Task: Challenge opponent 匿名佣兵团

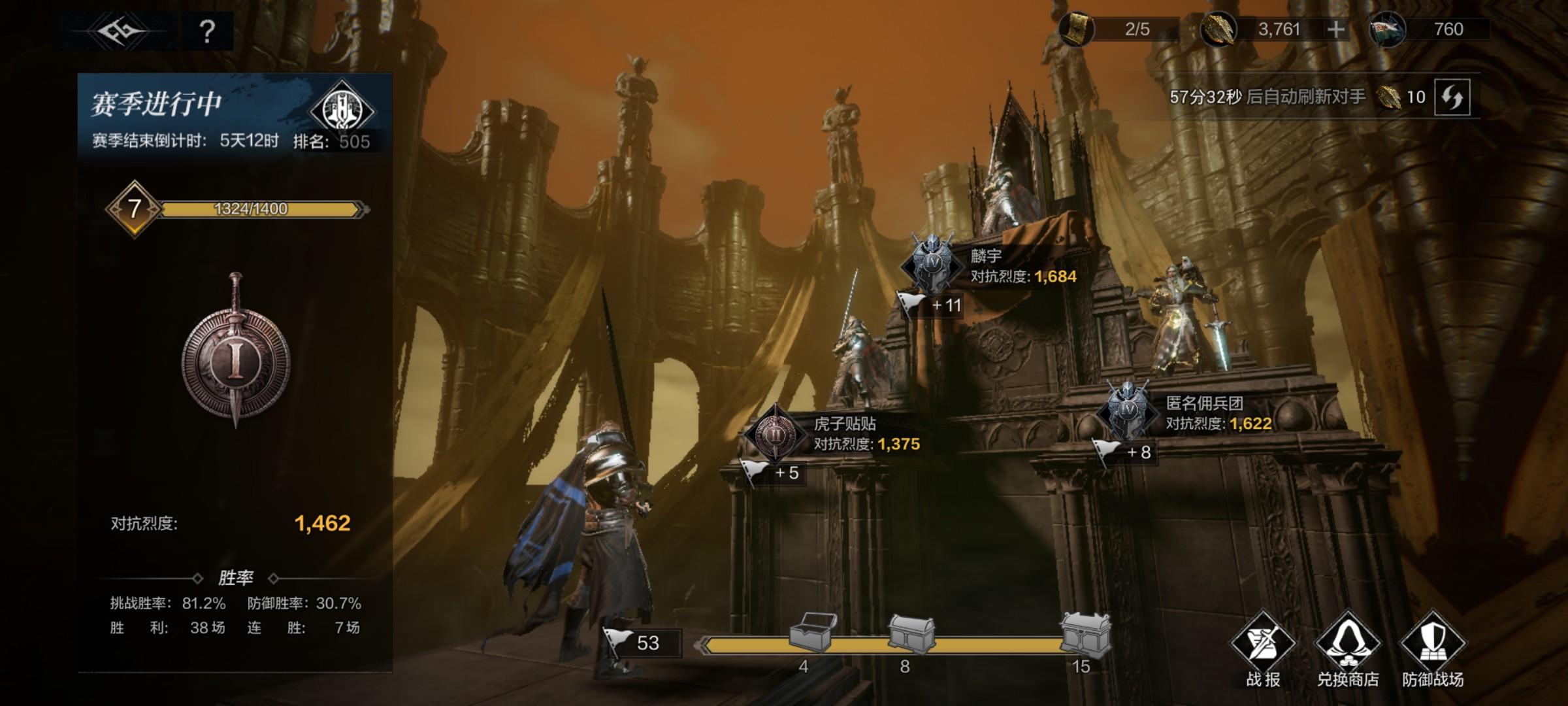Action: click(1128, 411)
